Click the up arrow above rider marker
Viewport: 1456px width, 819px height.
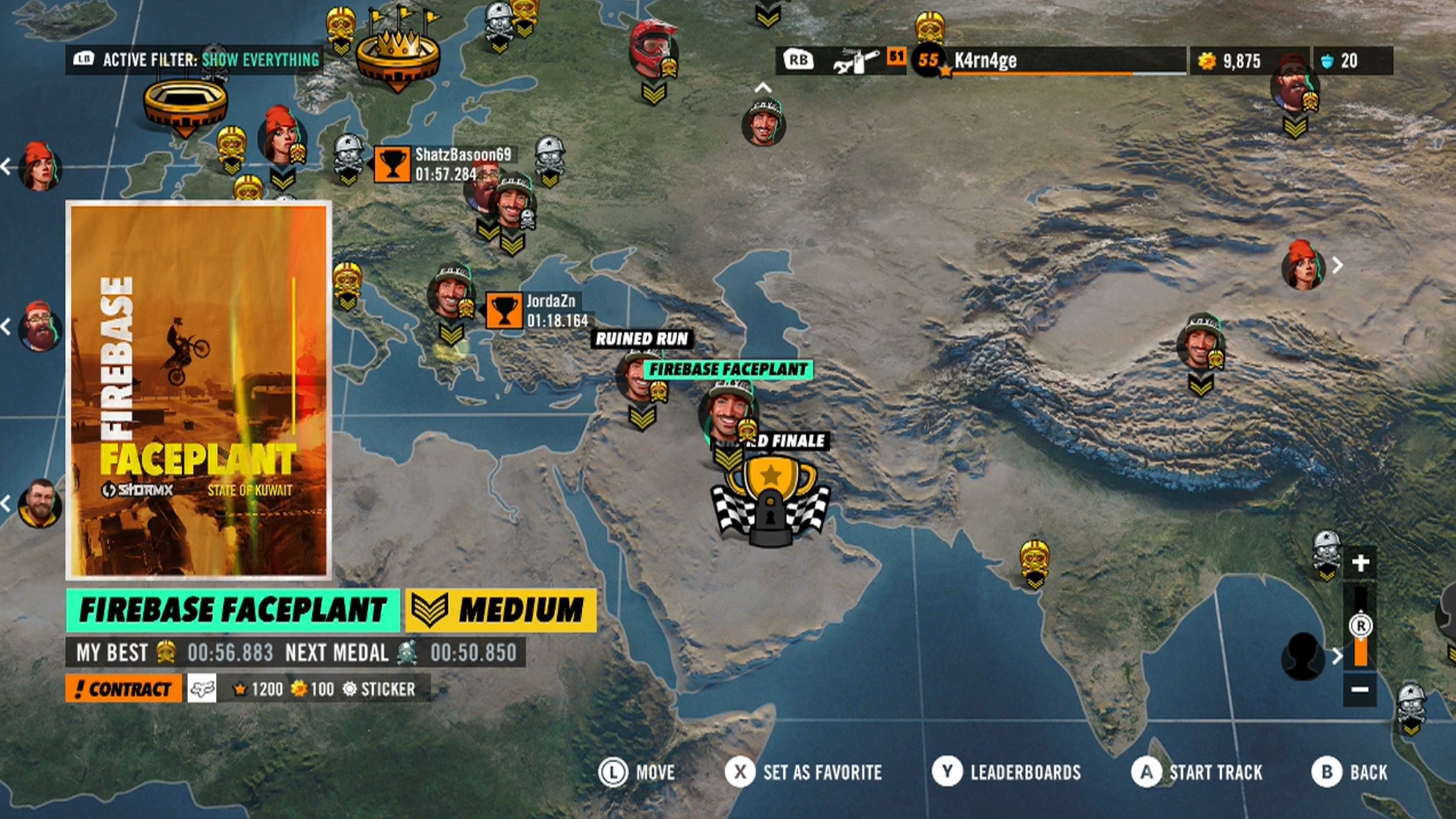coord(763,87)
